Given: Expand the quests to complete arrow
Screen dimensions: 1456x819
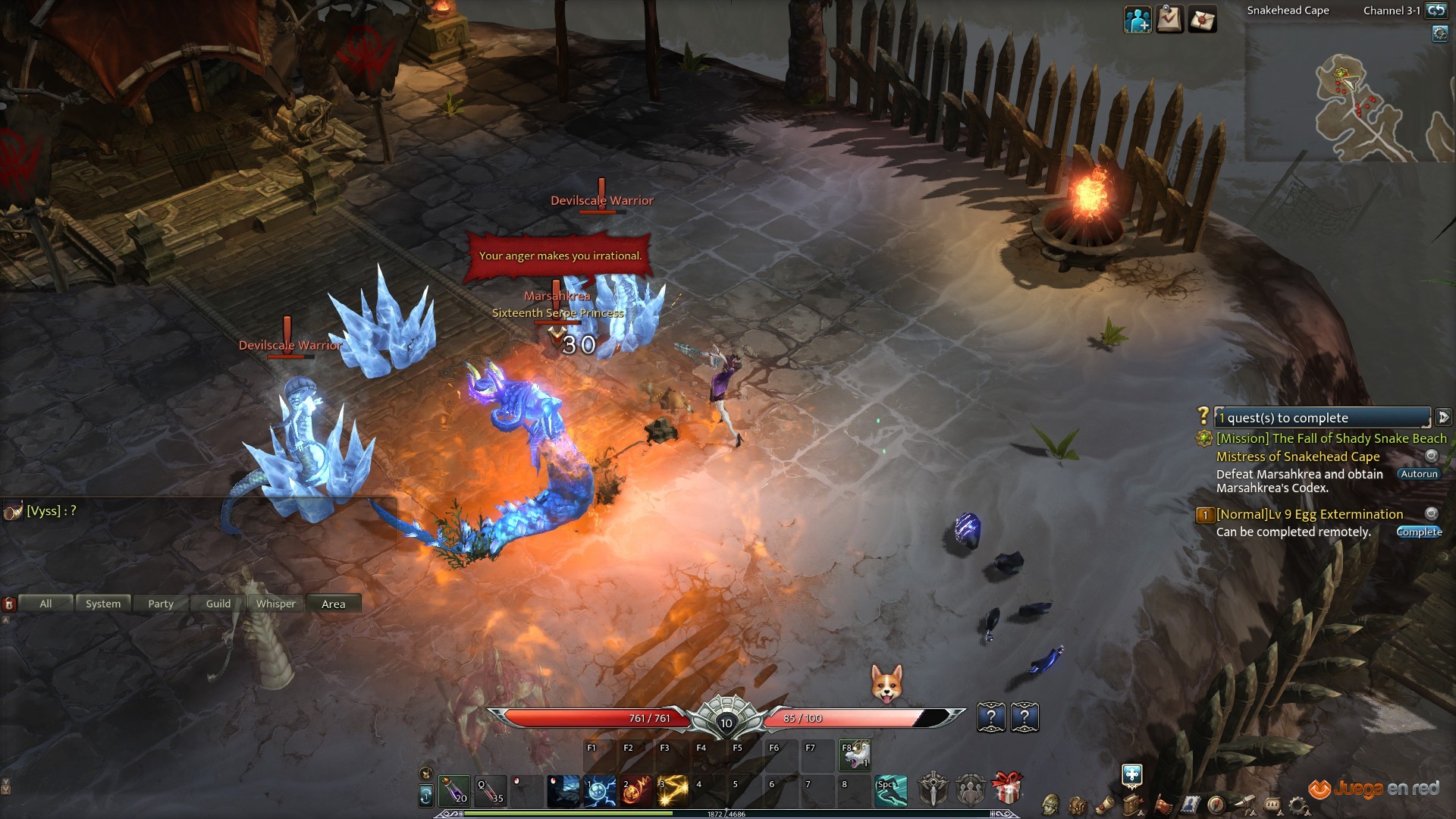Looking at the screenshot, I should pos(1443,417).
